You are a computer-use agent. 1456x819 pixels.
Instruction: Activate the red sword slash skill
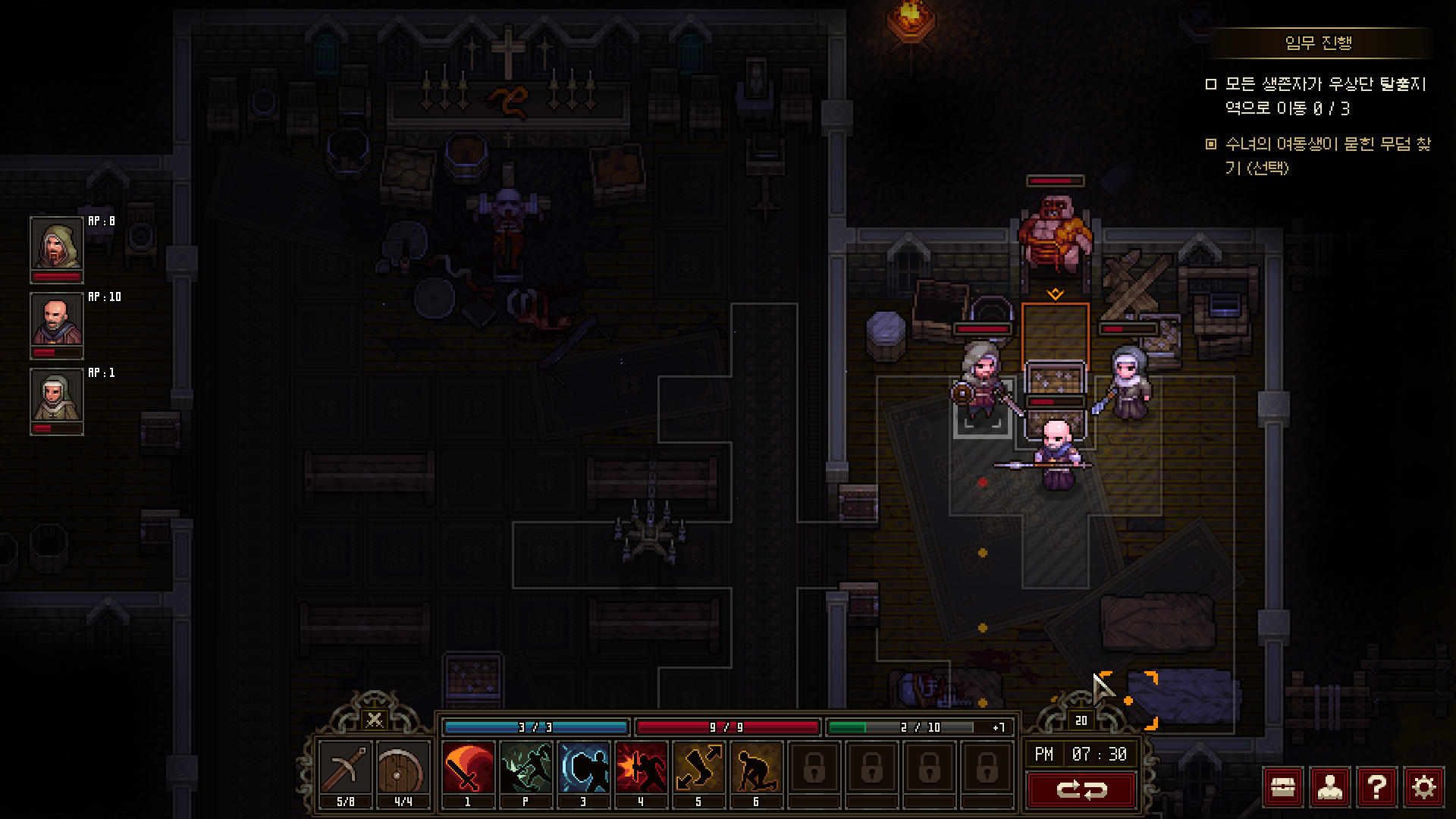point(468,768)
